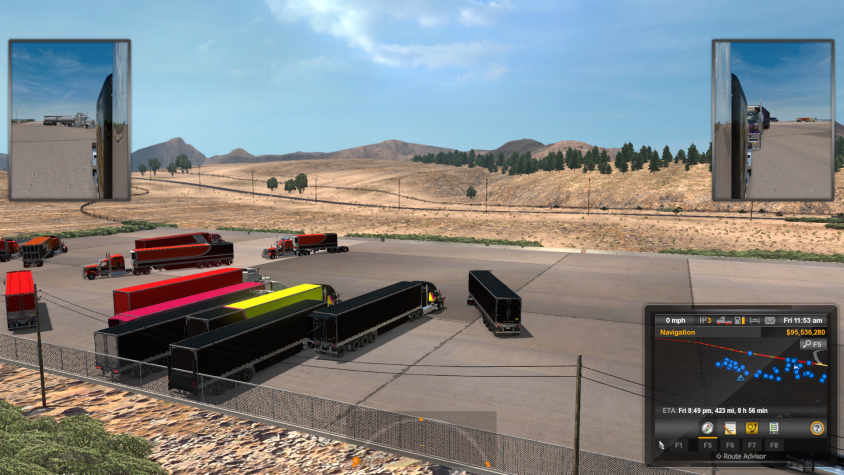The height and width of the screenshot is (475, 844).
Task: Open the compass navigation tab
Action: (706, 427)
